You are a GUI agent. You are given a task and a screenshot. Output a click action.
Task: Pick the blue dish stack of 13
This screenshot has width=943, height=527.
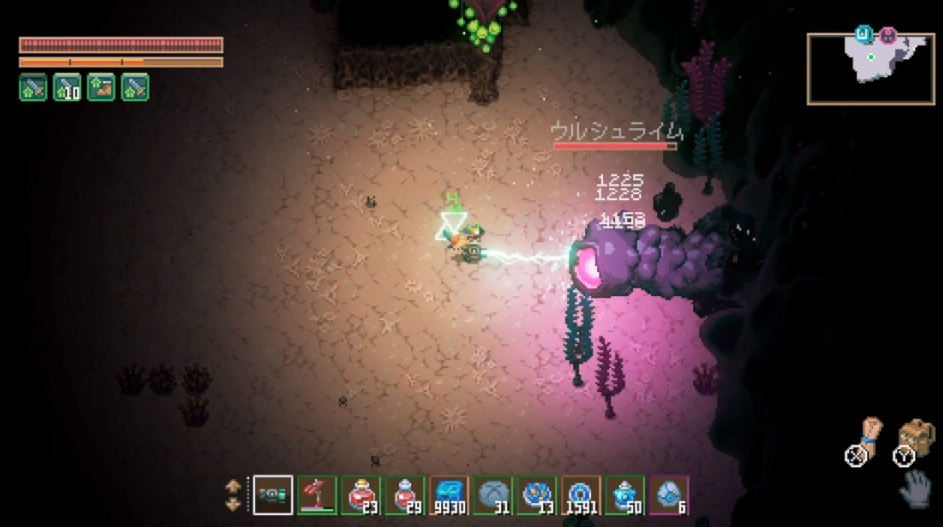[537, 494]
